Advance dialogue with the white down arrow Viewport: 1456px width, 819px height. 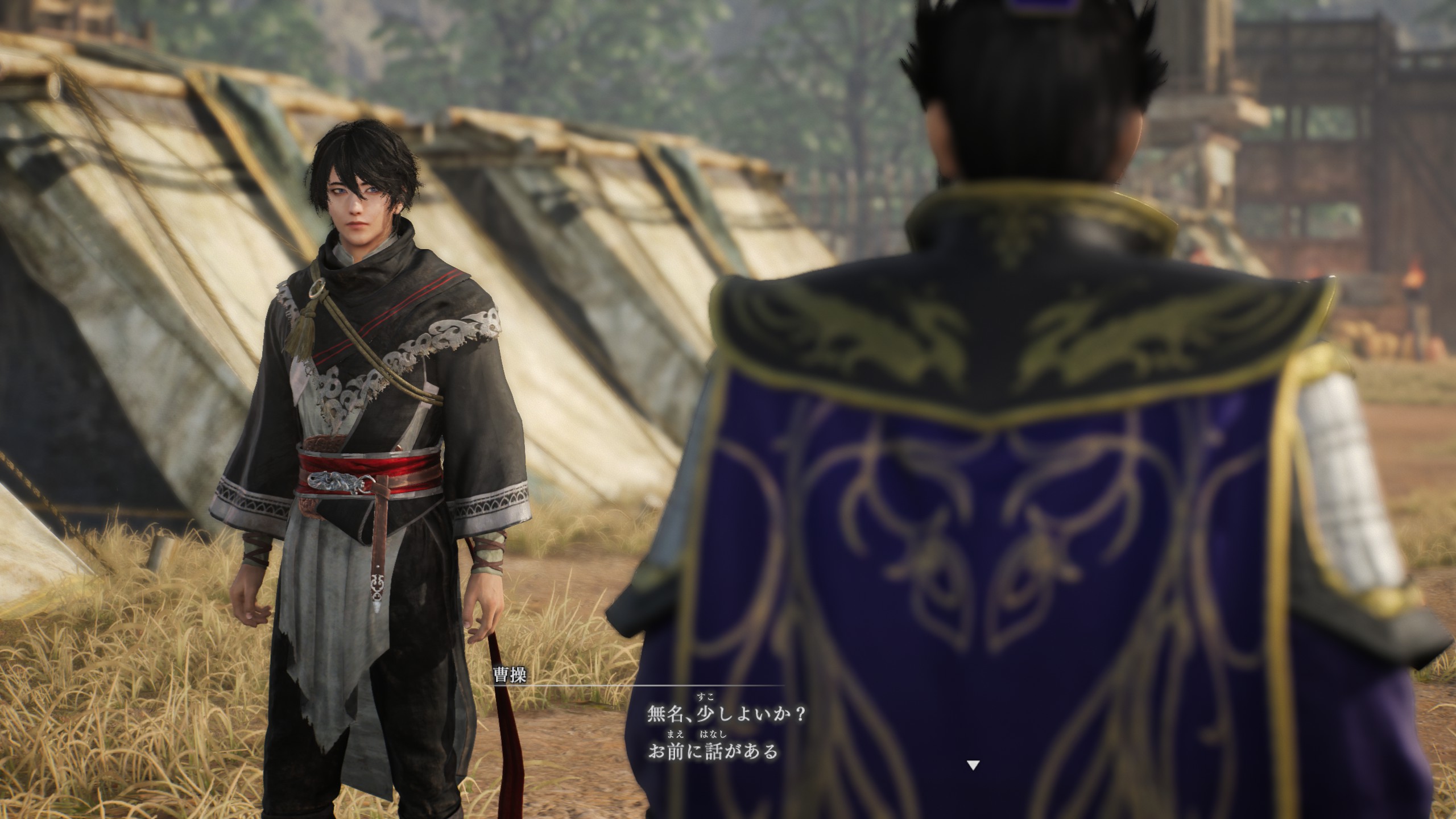pyautogui.click(x=973, y=765)
